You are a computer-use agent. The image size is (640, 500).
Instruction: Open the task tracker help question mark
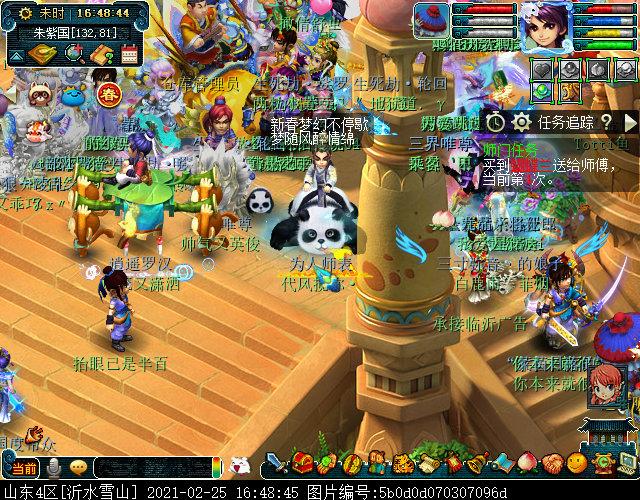pyautogui.click(x=603, y=122)
